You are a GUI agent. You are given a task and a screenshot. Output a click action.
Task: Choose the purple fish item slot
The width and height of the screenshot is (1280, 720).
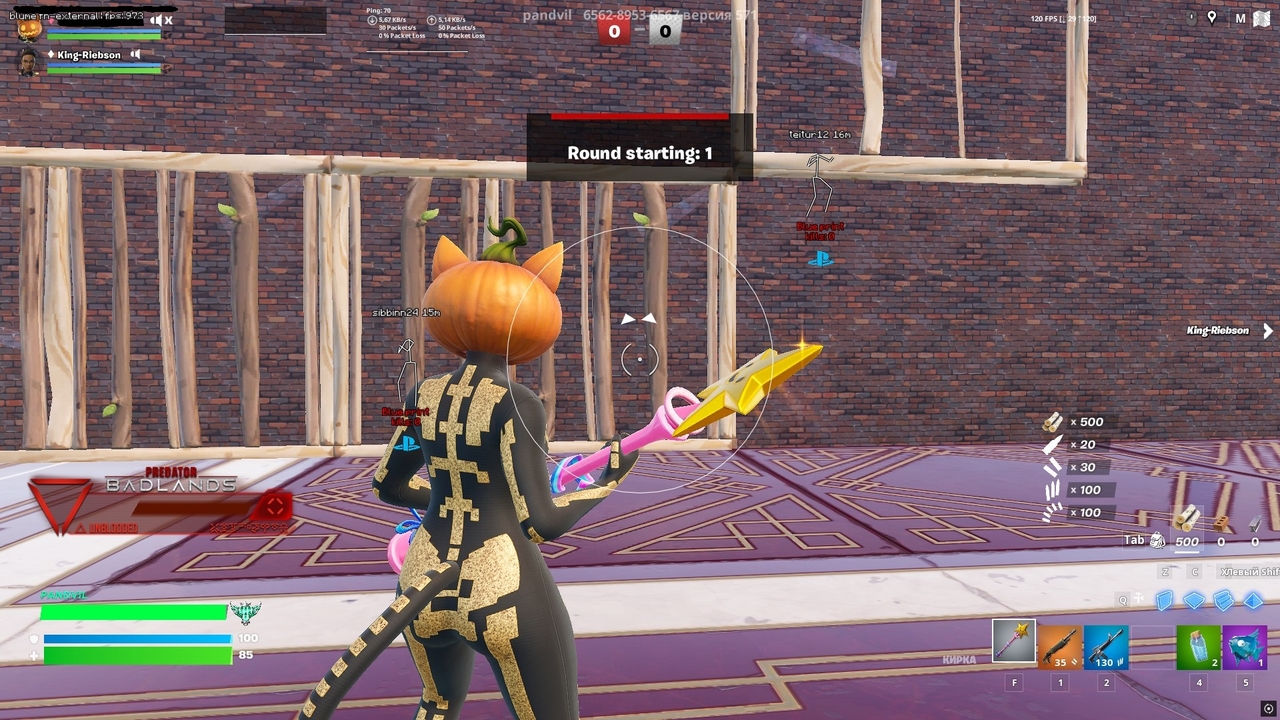pyautogui.click(x=1244, y=647)
